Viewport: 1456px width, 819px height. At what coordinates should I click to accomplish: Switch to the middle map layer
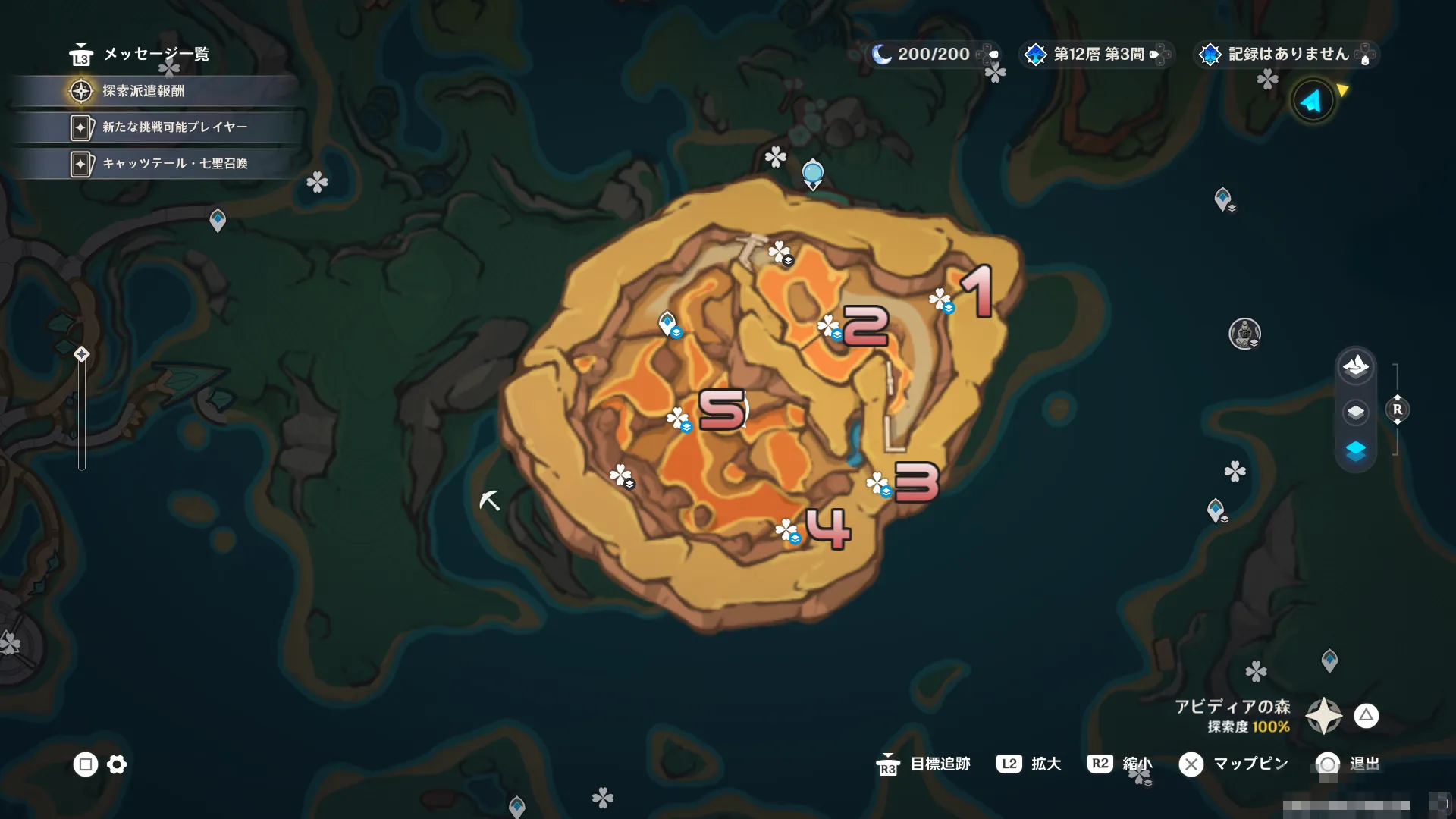1355,411
